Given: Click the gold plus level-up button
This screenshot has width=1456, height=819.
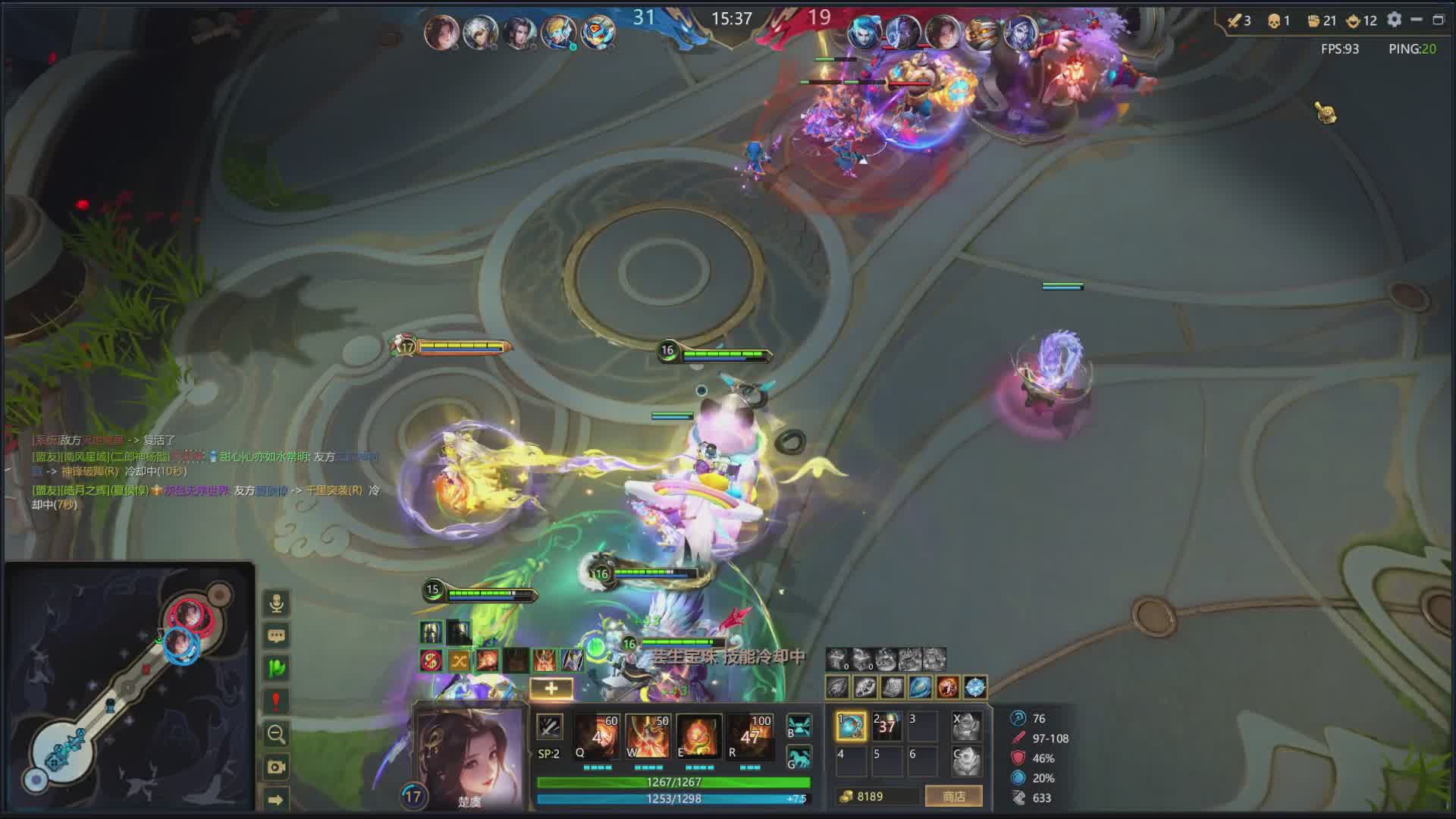Looking at the screenshot, I should 551,688.
